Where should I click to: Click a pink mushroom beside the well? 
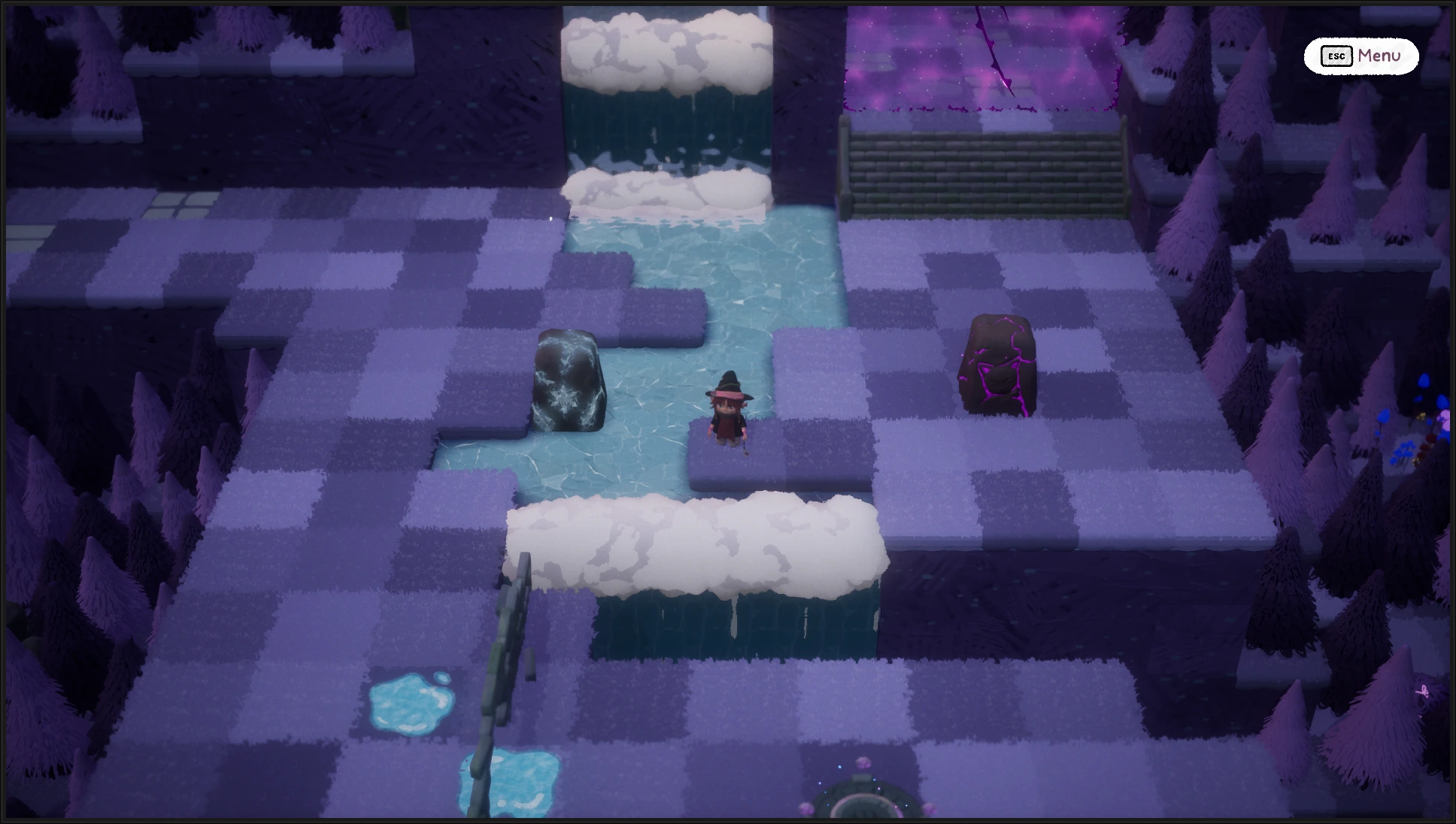(863, 762)
